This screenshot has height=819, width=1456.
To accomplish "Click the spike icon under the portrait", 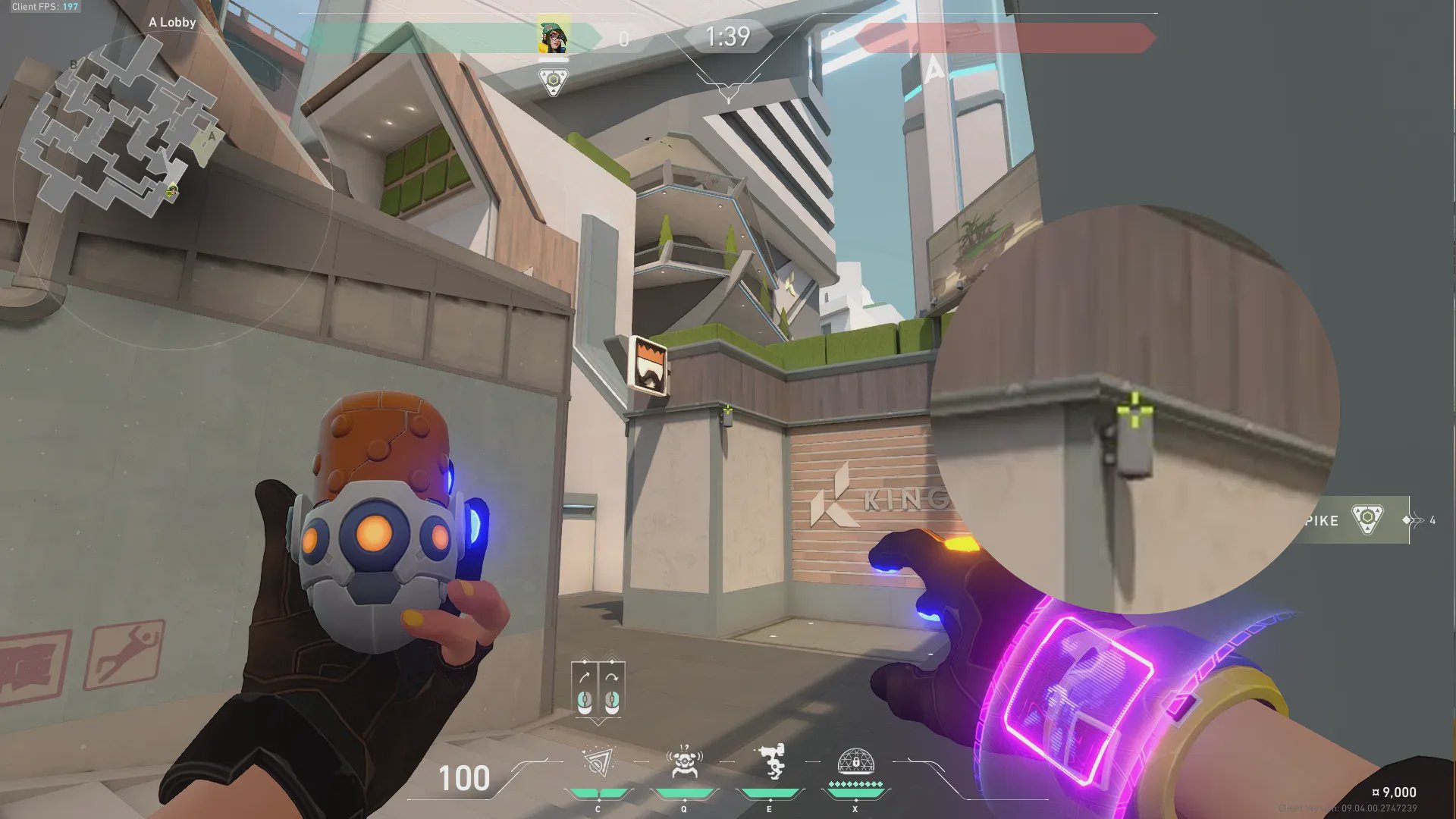I will click(553, 81).
